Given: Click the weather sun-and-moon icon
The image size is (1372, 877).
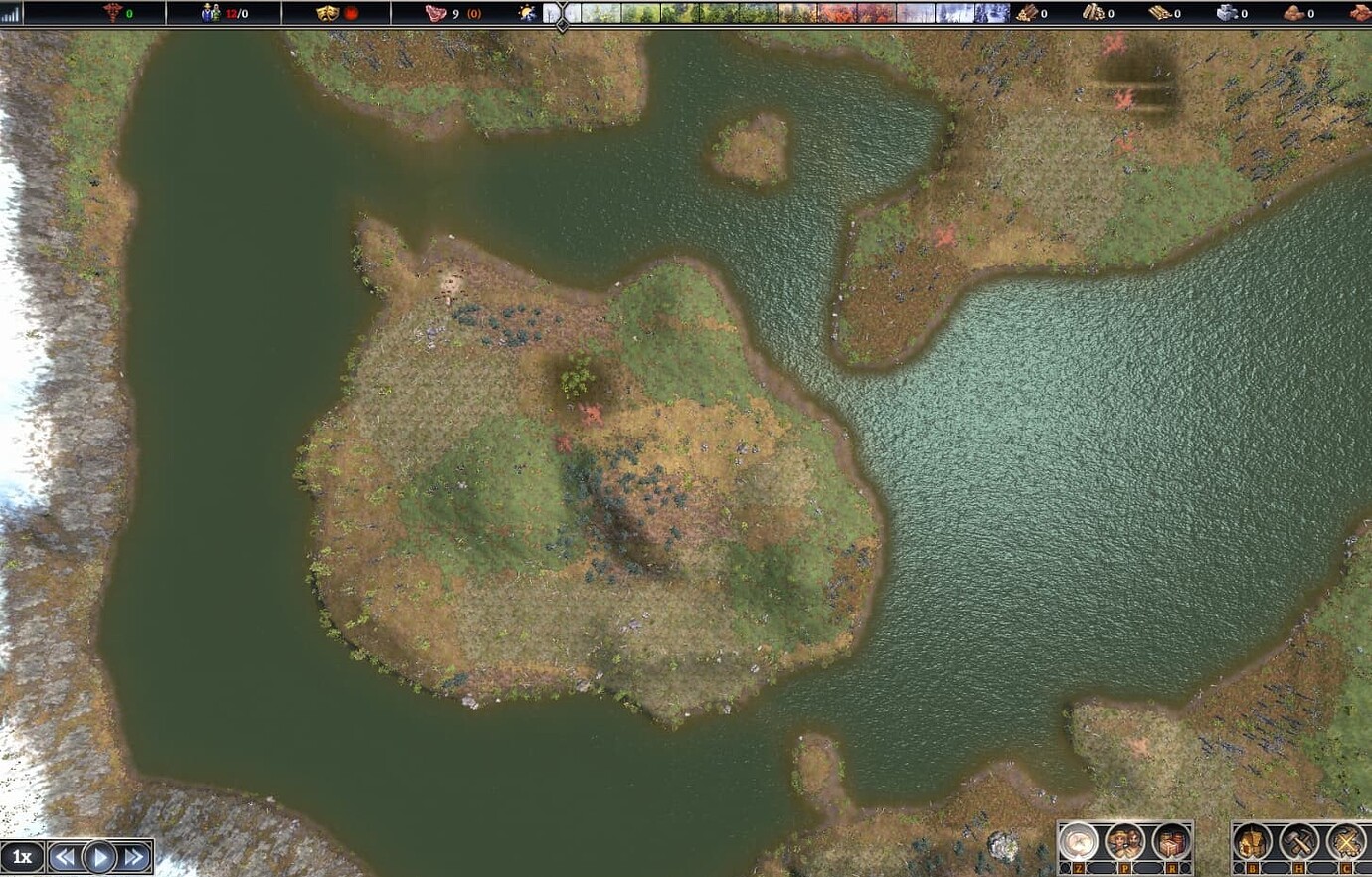Looking at the screenshot, I should point(524,13).
